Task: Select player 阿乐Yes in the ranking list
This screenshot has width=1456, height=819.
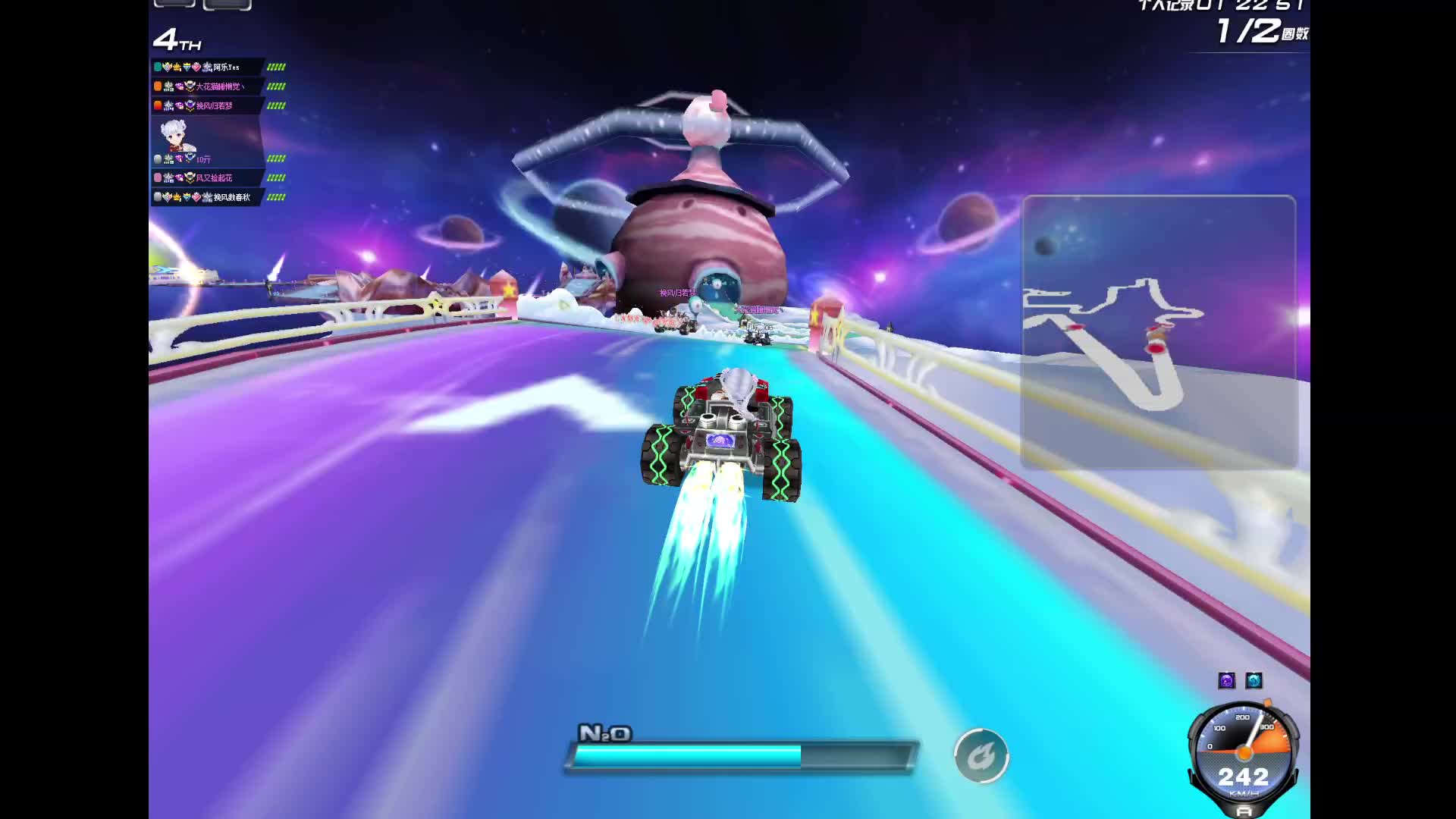Action: pos(225,67)
